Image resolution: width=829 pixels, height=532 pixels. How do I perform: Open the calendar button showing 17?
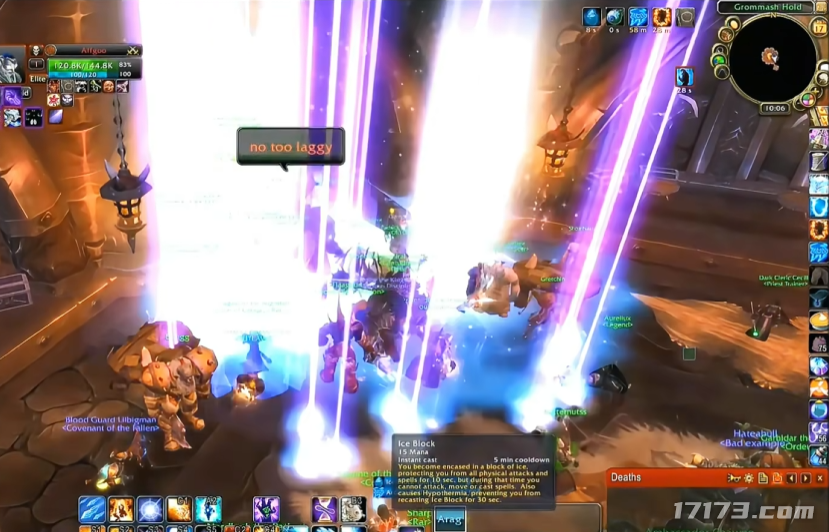819,27
